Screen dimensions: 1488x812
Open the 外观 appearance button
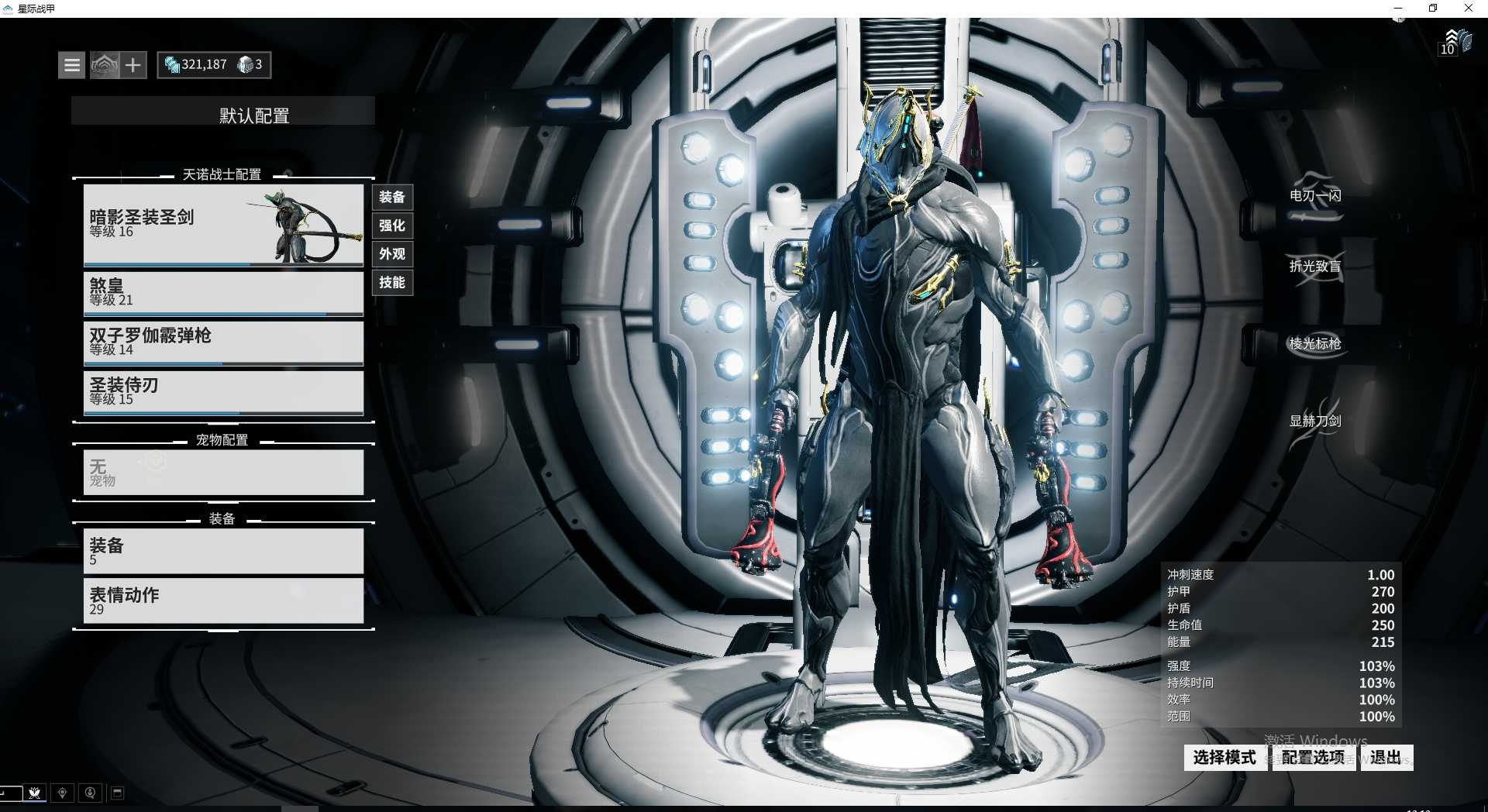click(392, 254)
